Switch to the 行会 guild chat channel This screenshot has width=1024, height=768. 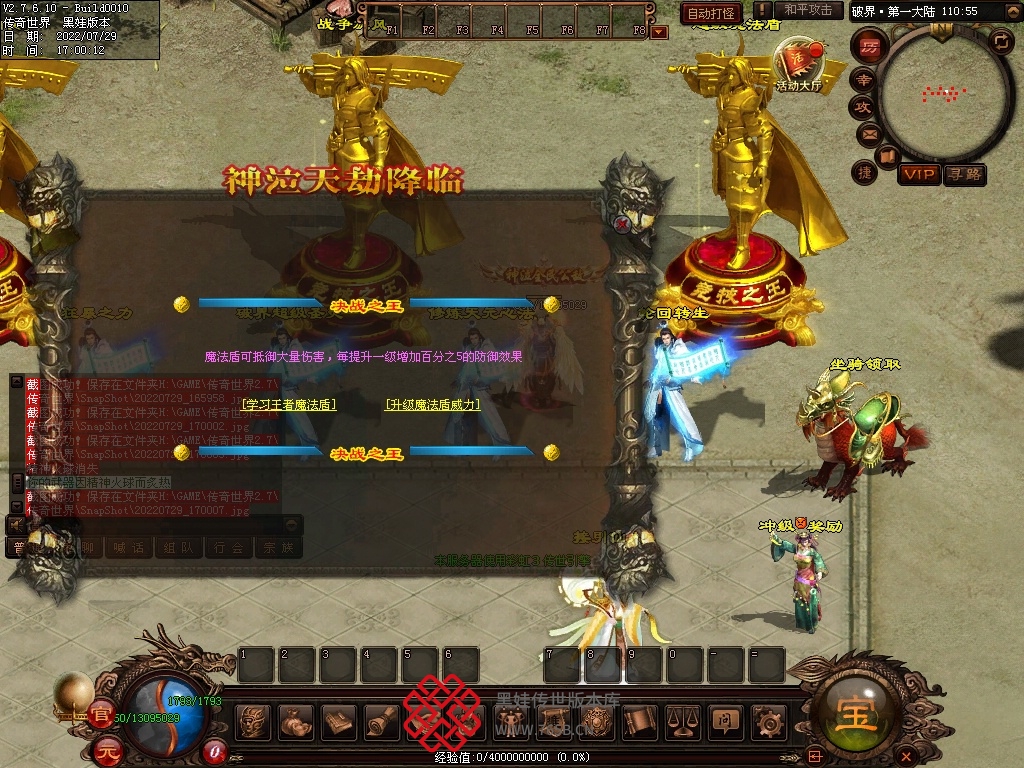228,547
